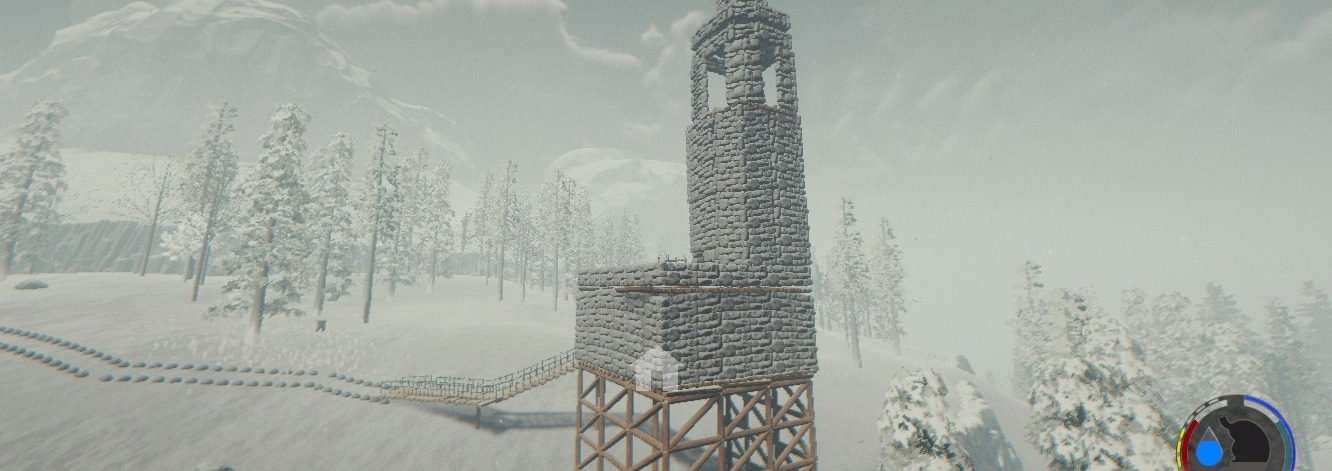The height and width of the screenshot is (471, 1332).
Task: Select the white house shelter marker
Action: point(656,369)
